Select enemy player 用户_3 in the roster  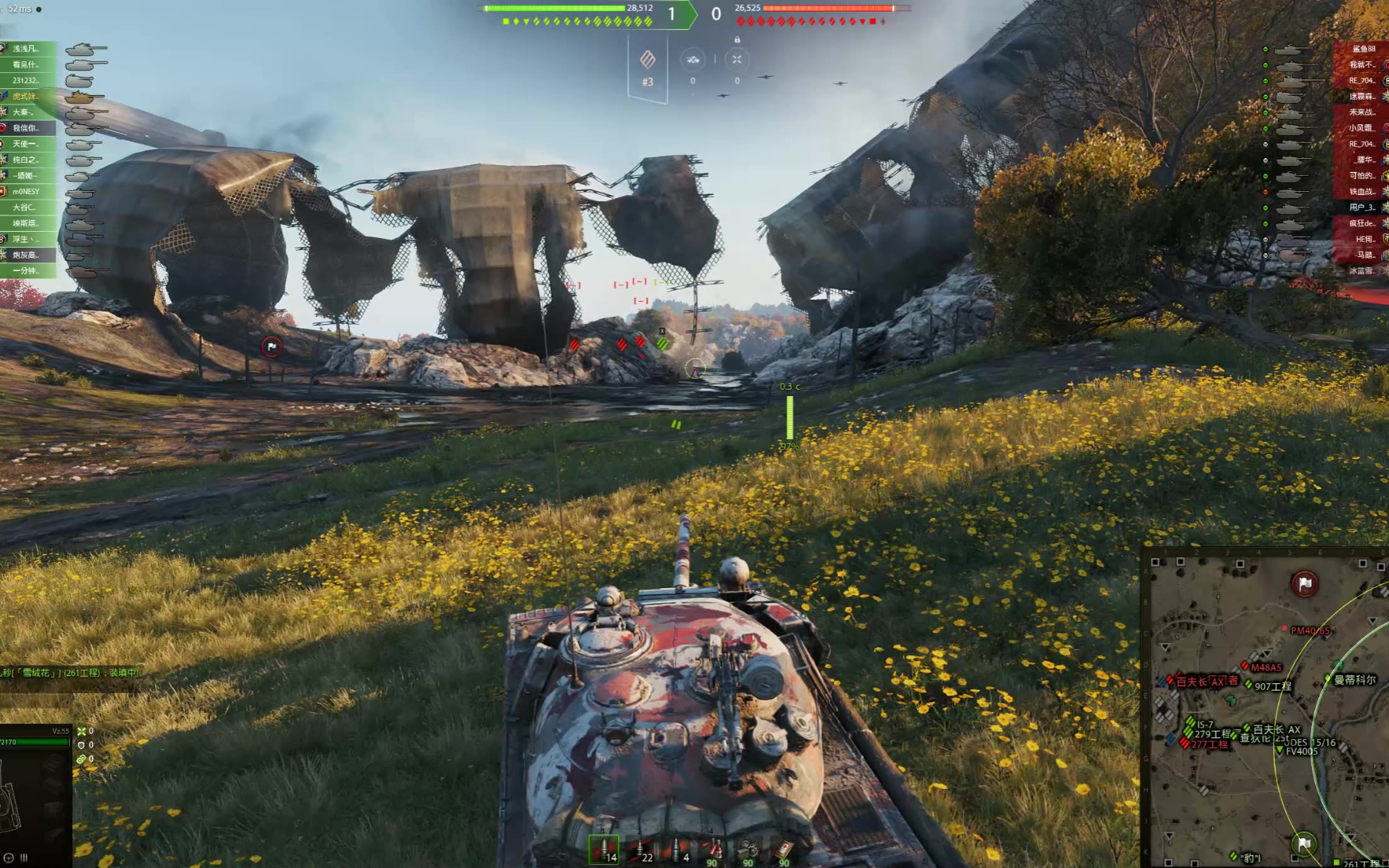(1363, 207)
